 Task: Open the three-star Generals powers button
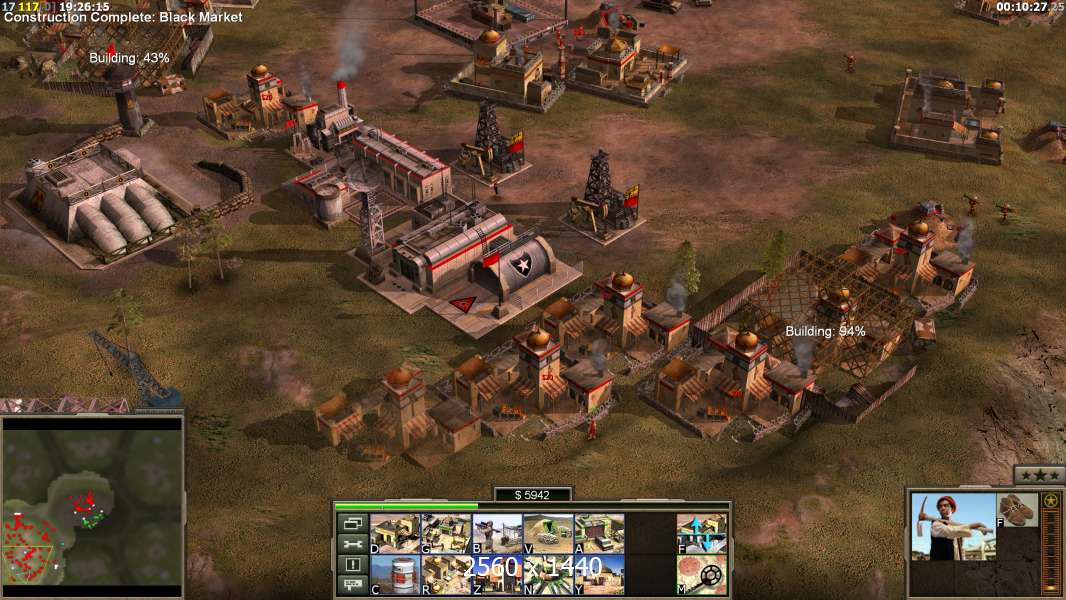coord(1038,475)
